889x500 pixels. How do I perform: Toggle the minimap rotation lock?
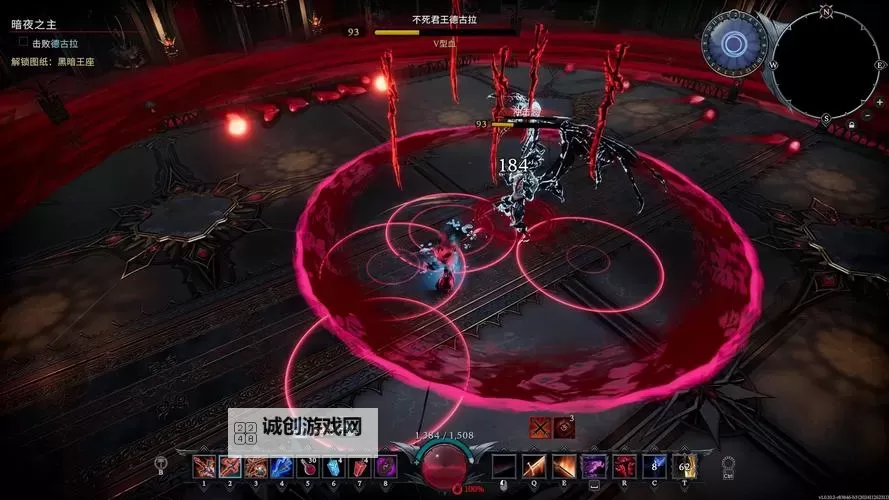click(850, 124)
